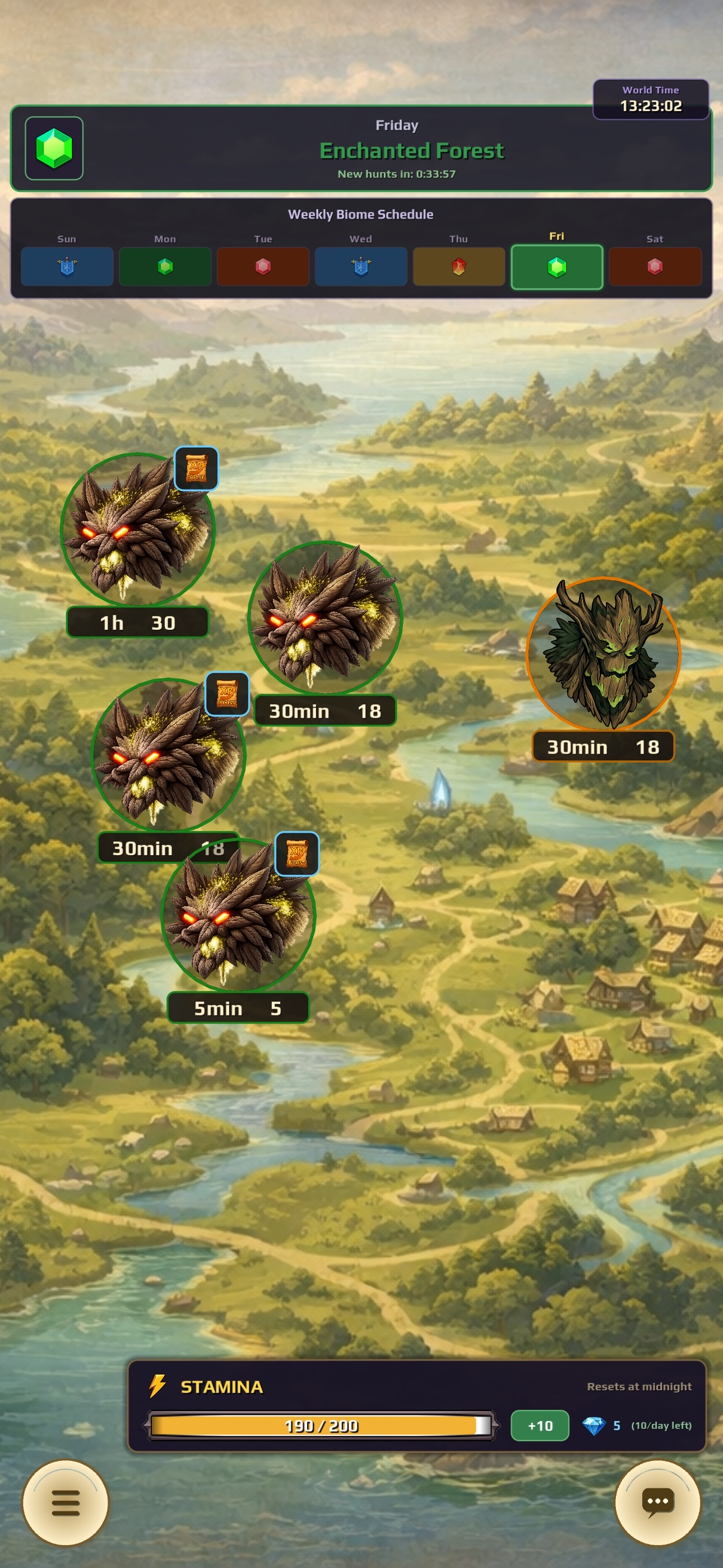Open the Thursday biome tile
This screenshot has width=723, height=1568.
(x=459, y=266)
